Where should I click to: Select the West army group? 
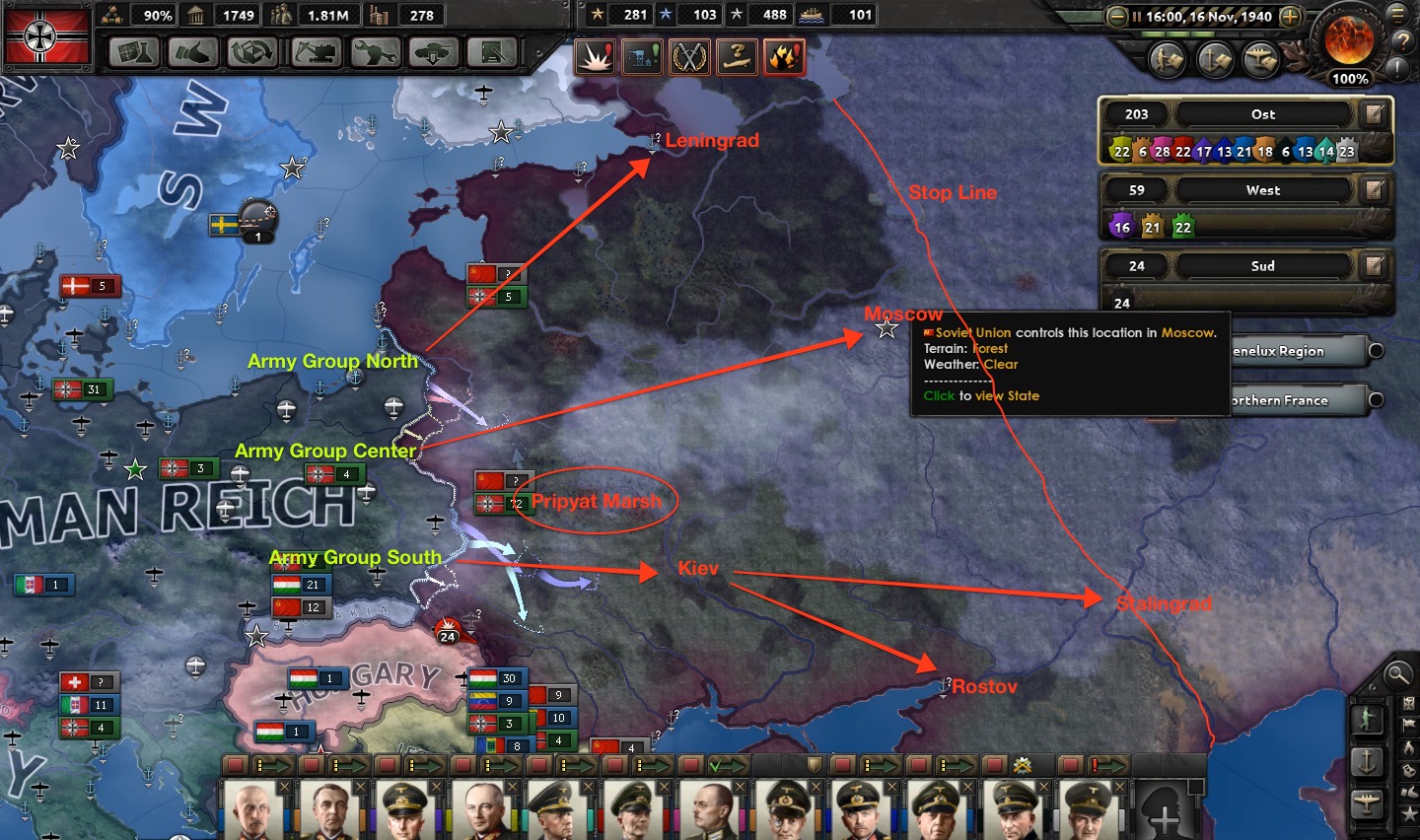1262,190
